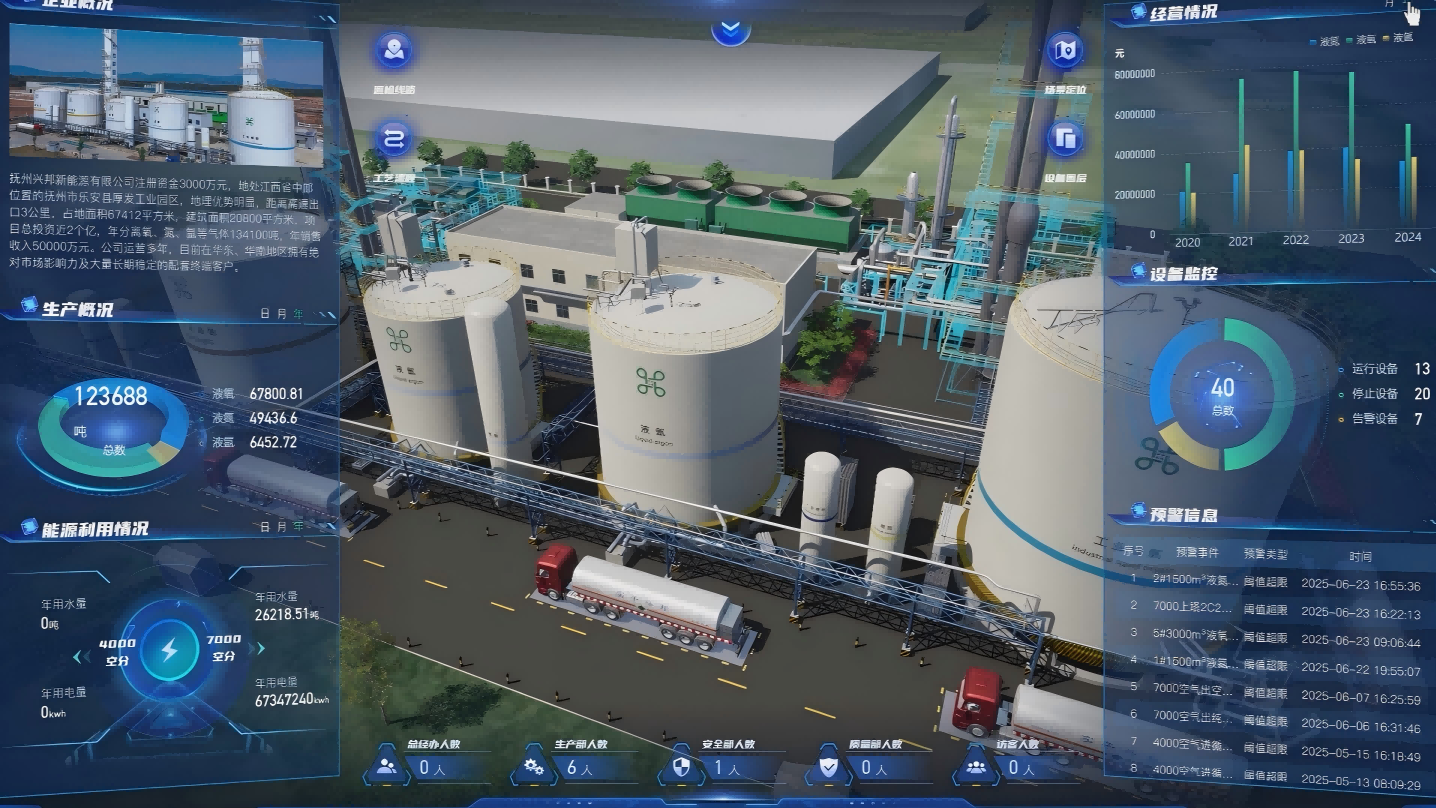Image resolution: width=1436 pixels, height=808 pixels.
Task: Open the 工艺流程 process flow button
Action: (393, 139)
